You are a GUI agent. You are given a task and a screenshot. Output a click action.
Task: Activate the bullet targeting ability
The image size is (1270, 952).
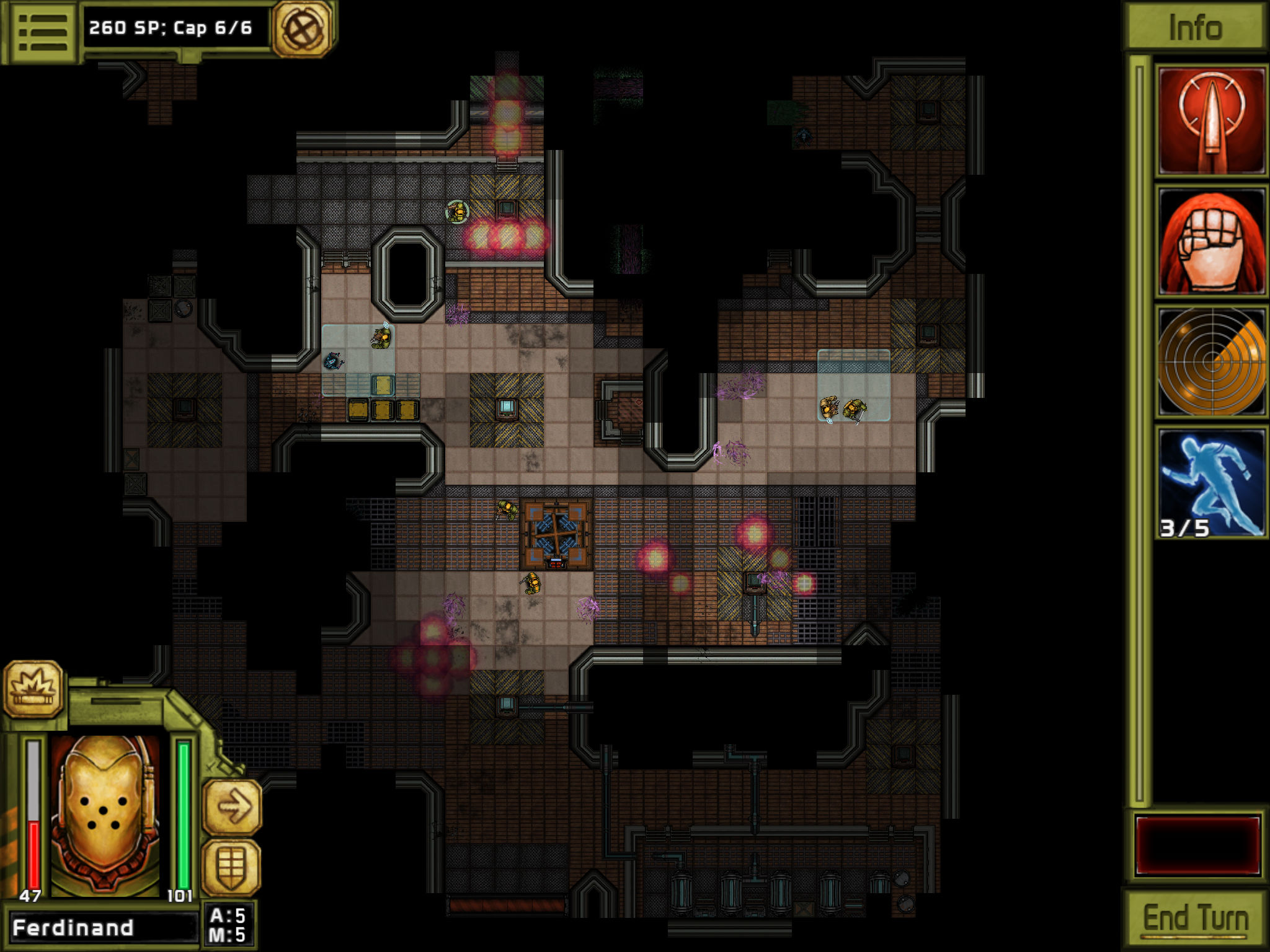(1211, 121)
